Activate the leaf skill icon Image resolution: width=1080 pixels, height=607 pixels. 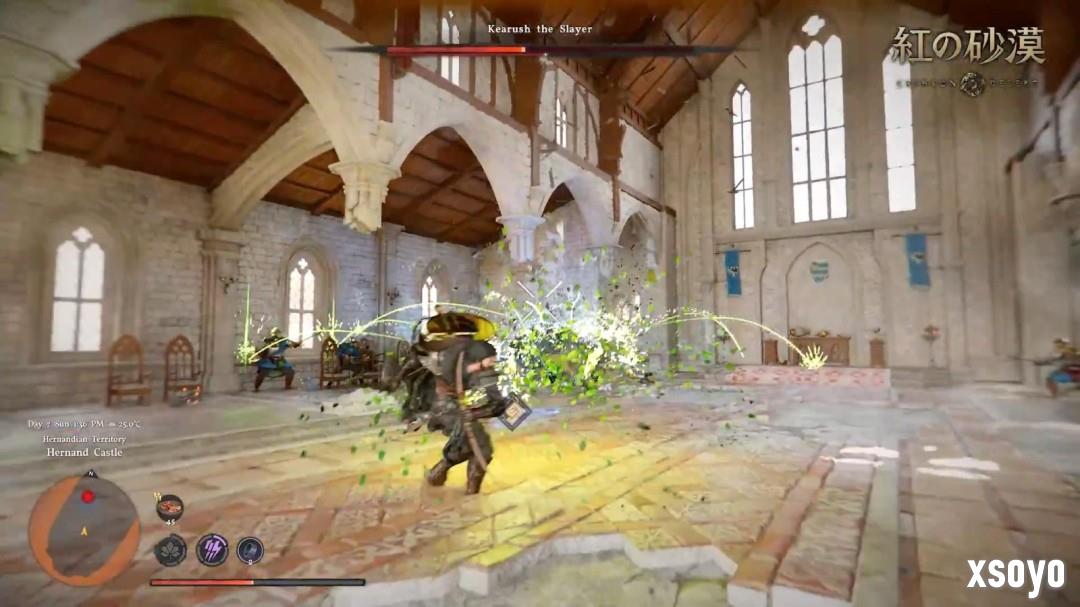coord(170,550)
